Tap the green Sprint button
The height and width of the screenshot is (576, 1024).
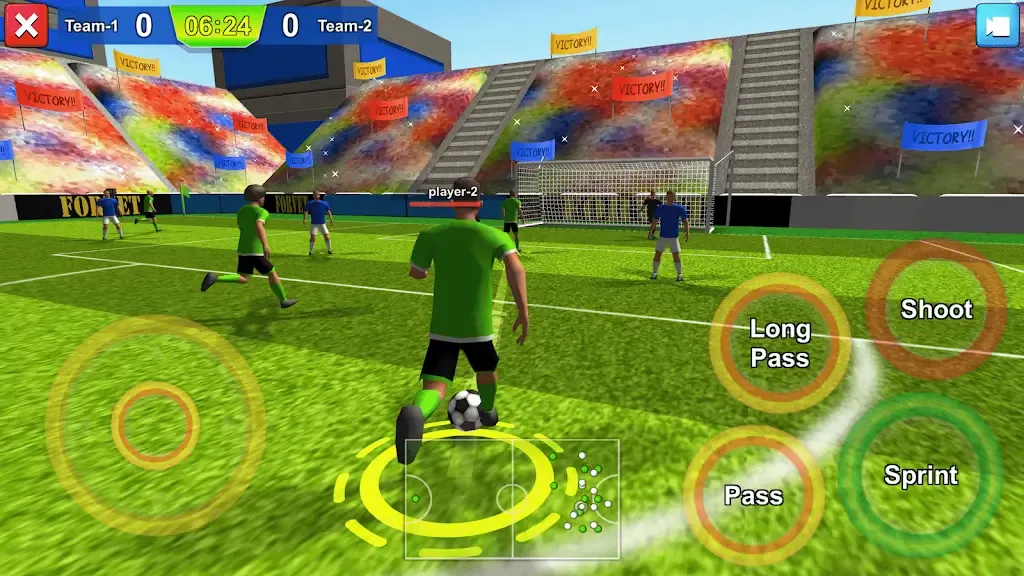point(920,475)
